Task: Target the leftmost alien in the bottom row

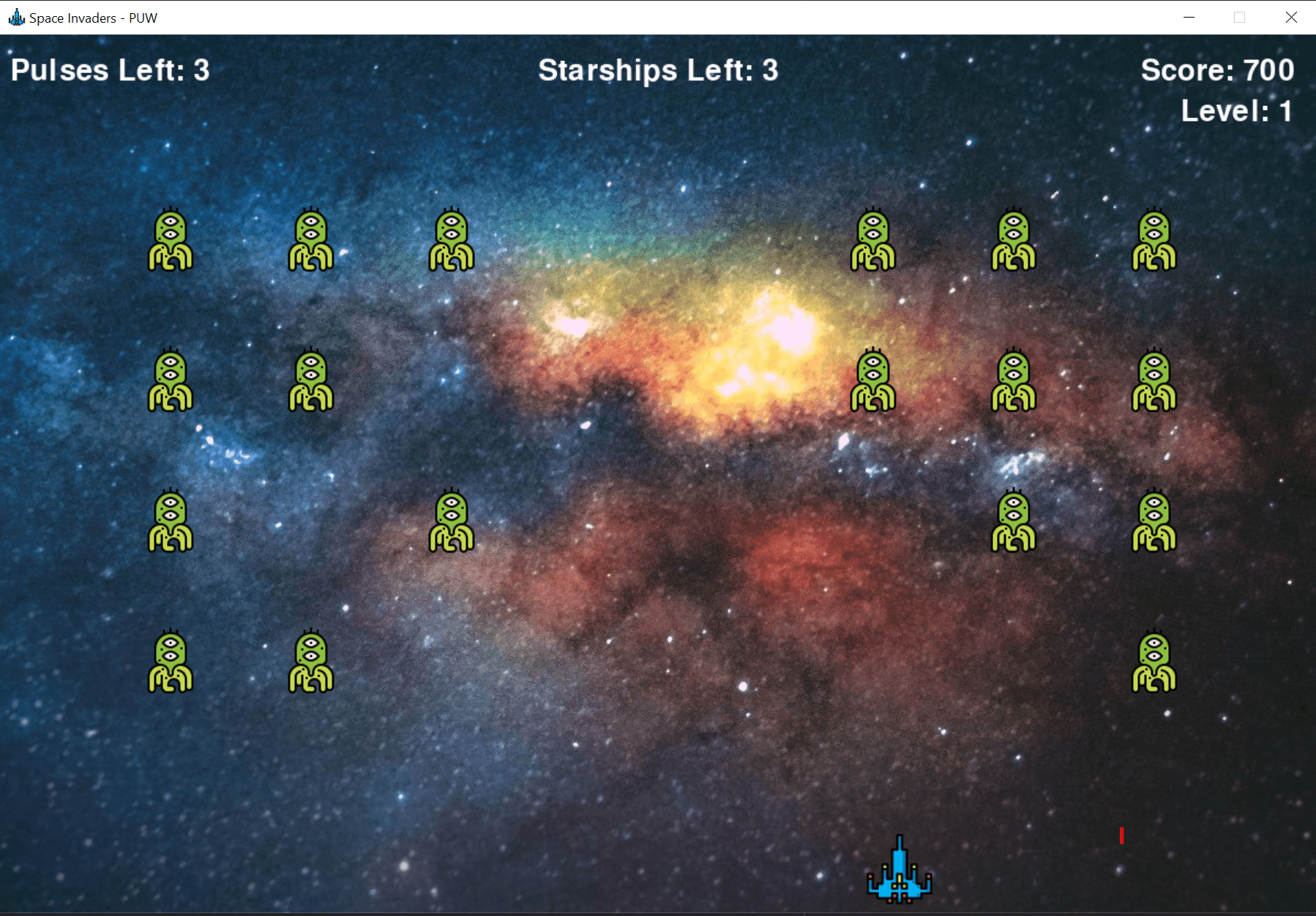Action: tap(170, 659)
